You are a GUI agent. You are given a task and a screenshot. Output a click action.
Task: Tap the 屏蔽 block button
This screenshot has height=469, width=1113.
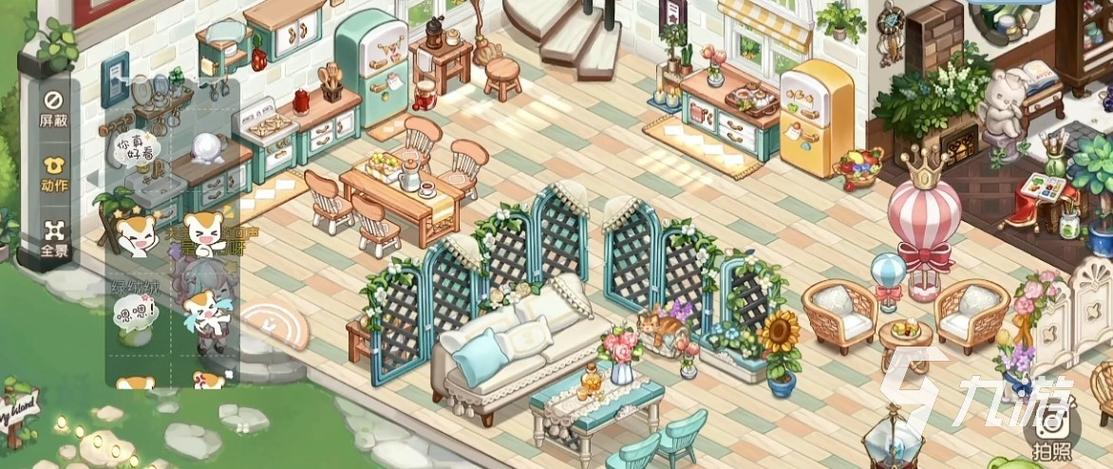[x=54, y=107]
